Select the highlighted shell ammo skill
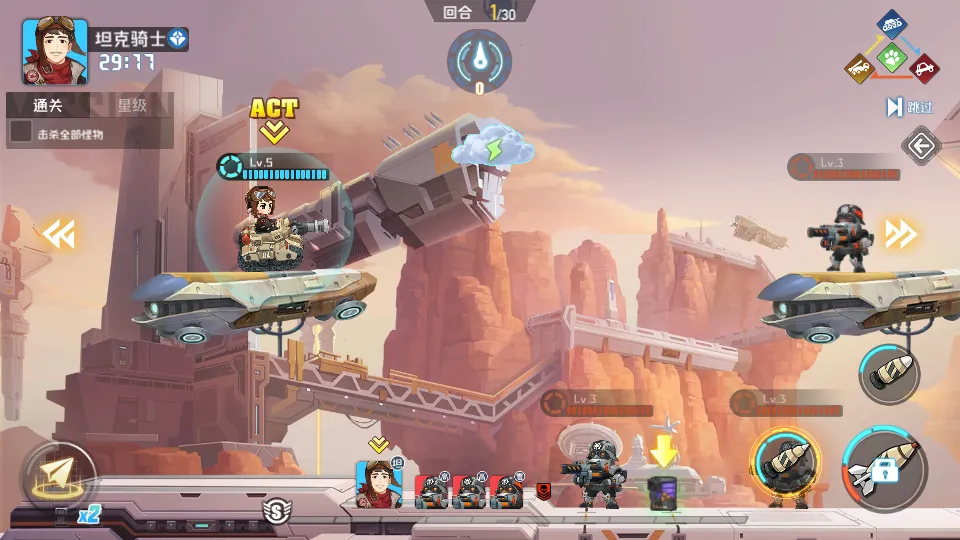 (787, 467)
